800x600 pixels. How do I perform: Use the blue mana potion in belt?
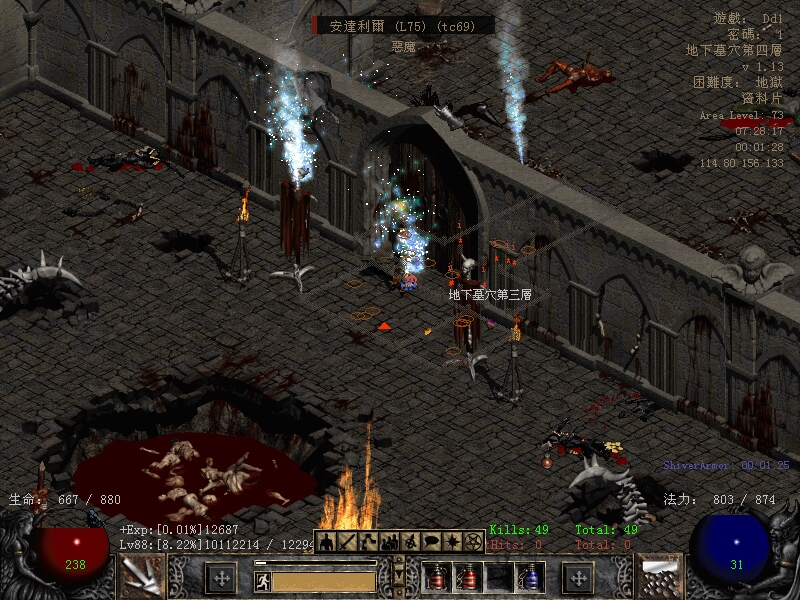pos(529,577)
